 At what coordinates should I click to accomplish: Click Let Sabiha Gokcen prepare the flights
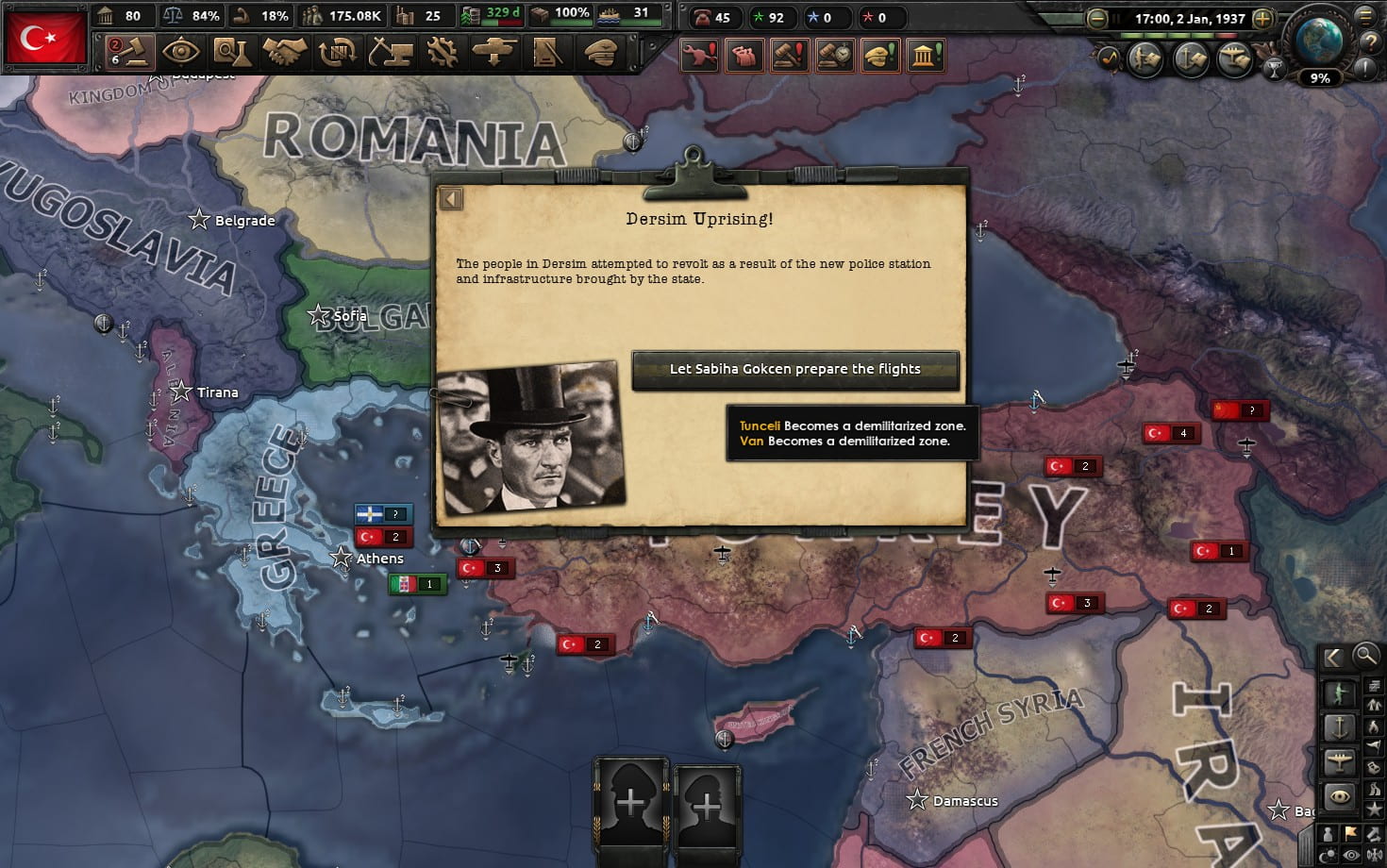(794, 369)
